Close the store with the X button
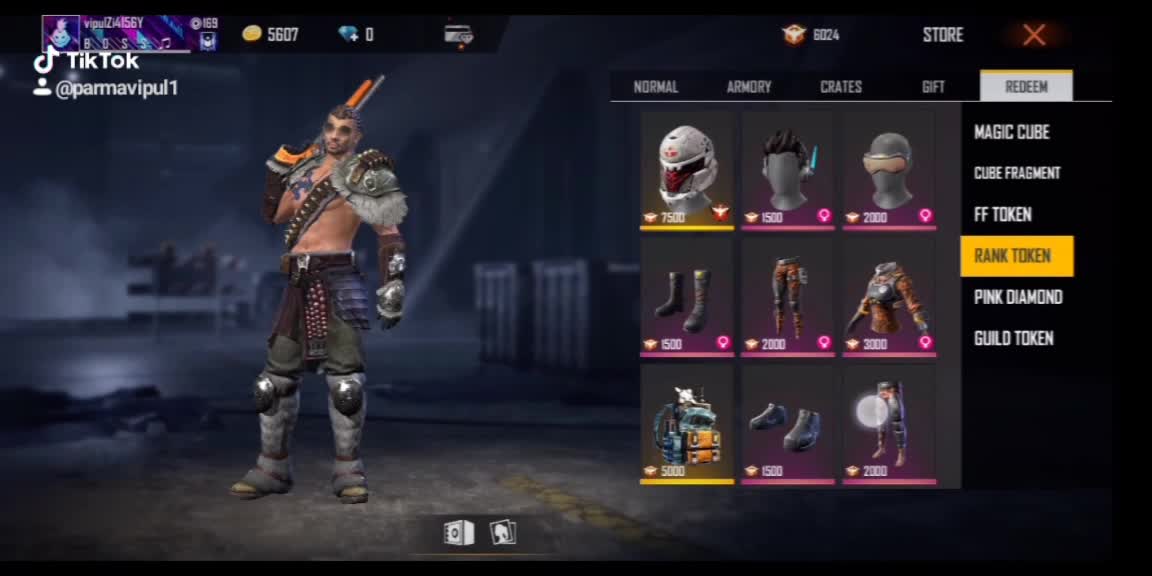The image size is (1152, 576). pos(1034,36)
